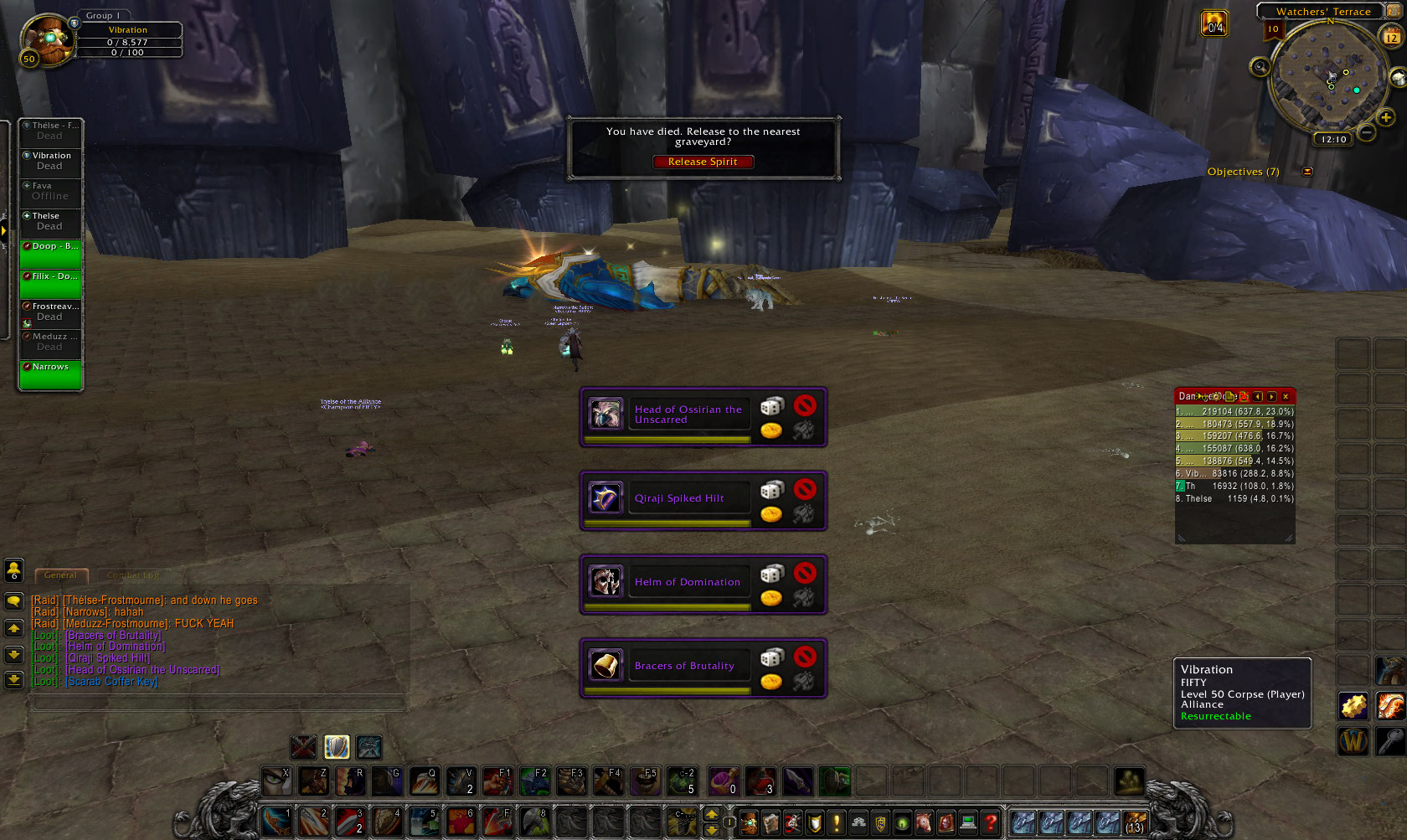Close the damage meter window

[1286, 396]
